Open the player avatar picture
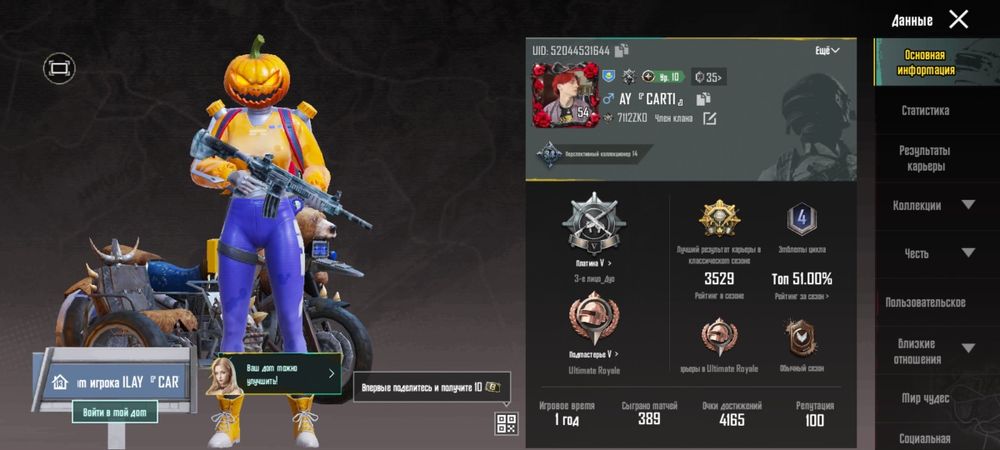 pos(565,94)
